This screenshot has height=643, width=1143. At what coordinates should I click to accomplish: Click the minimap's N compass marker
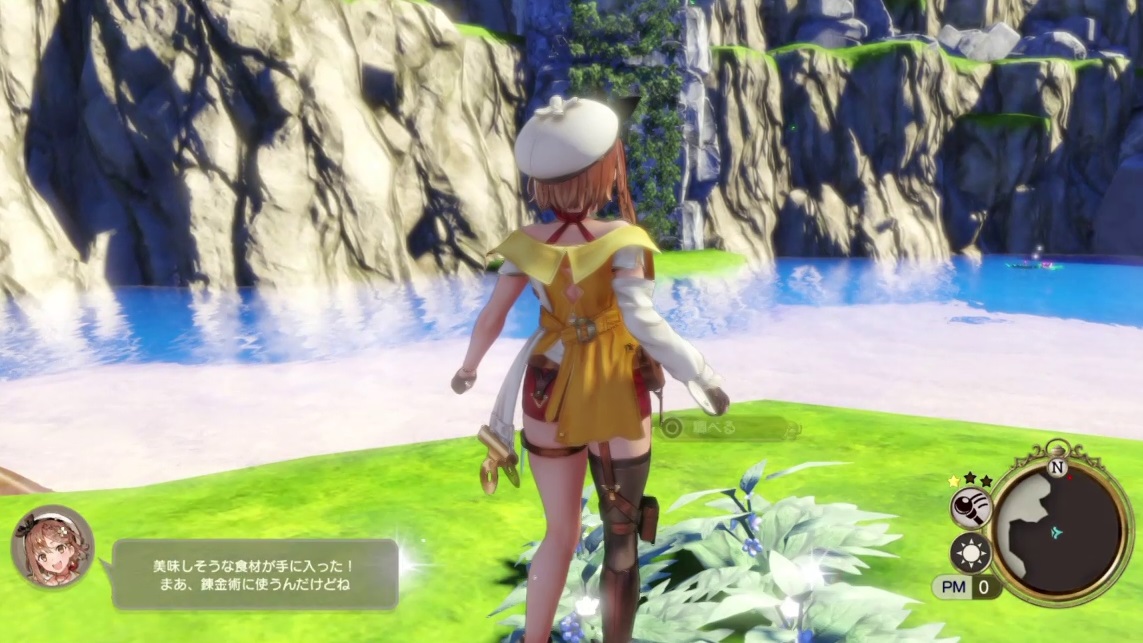point(1057,467)
